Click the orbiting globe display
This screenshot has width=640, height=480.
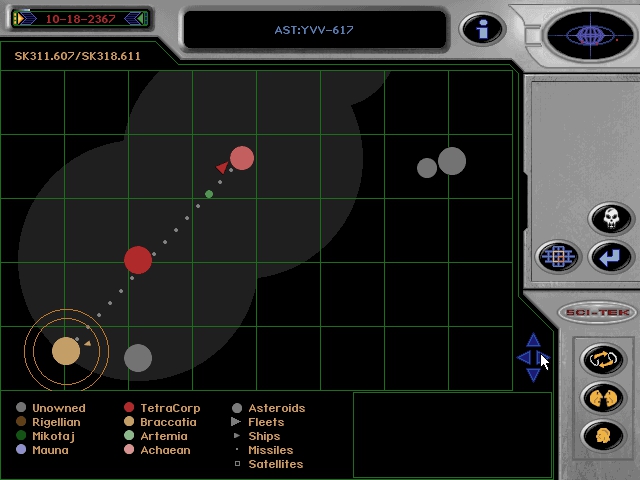[589, 37]
